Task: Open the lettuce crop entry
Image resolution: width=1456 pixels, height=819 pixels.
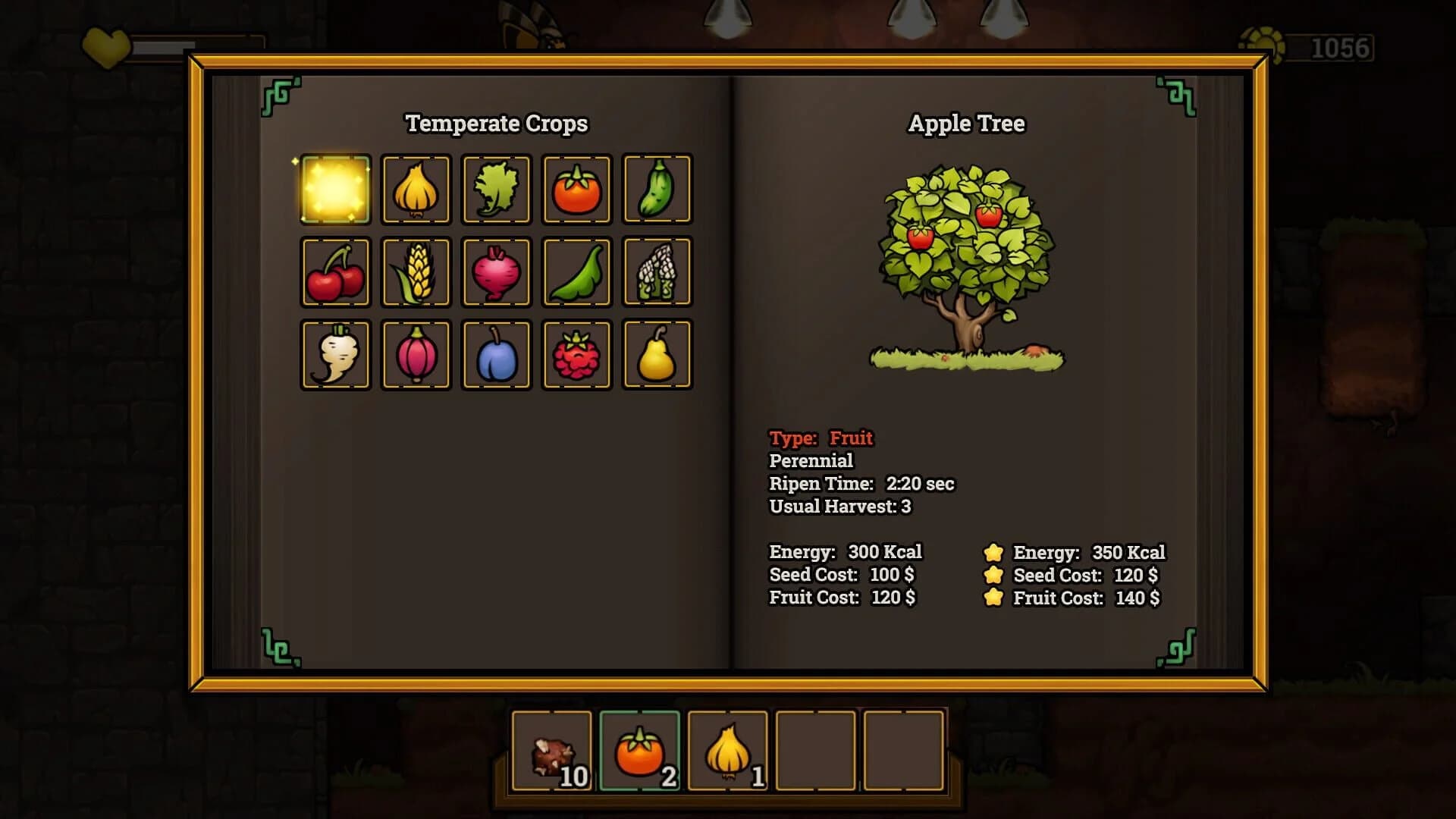Action: click(497, 190)
